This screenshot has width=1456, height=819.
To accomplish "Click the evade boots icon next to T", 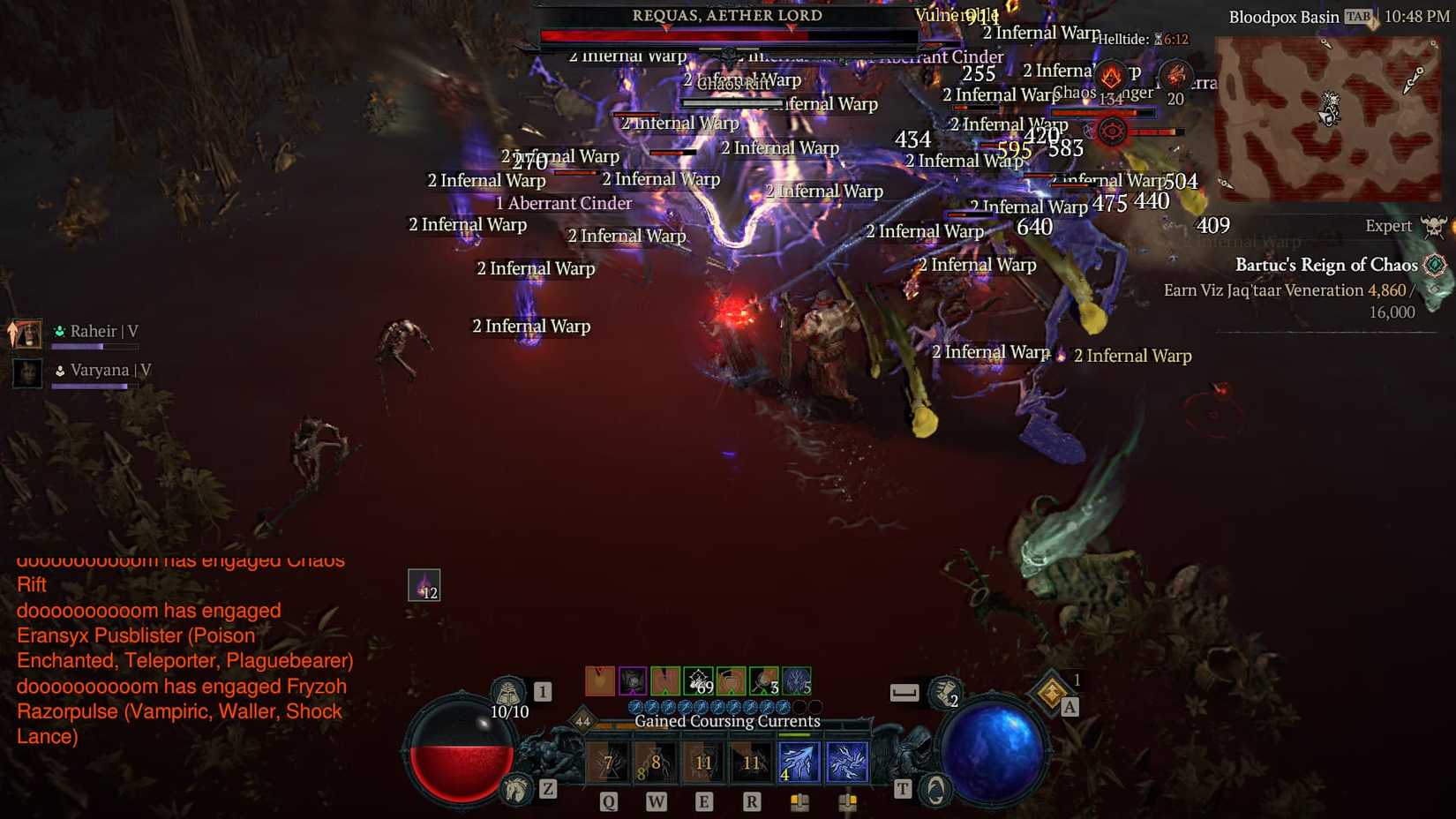I will 933,791.
